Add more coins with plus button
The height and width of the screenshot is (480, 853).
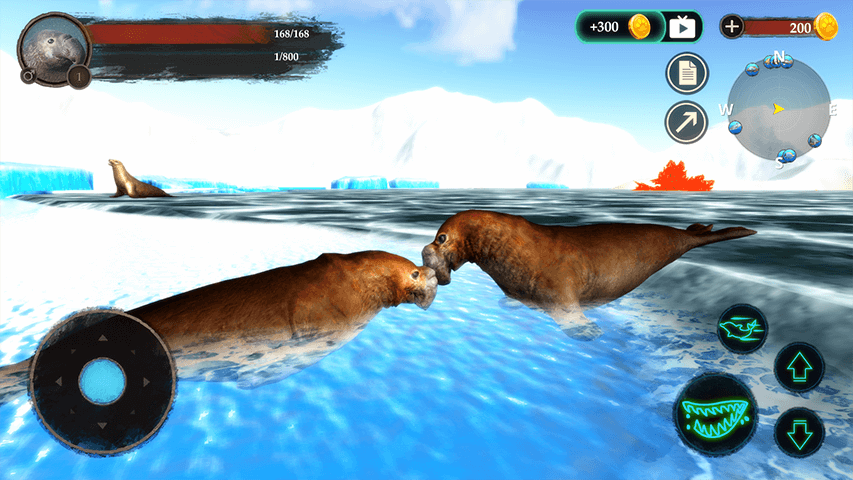pos(732,27)
